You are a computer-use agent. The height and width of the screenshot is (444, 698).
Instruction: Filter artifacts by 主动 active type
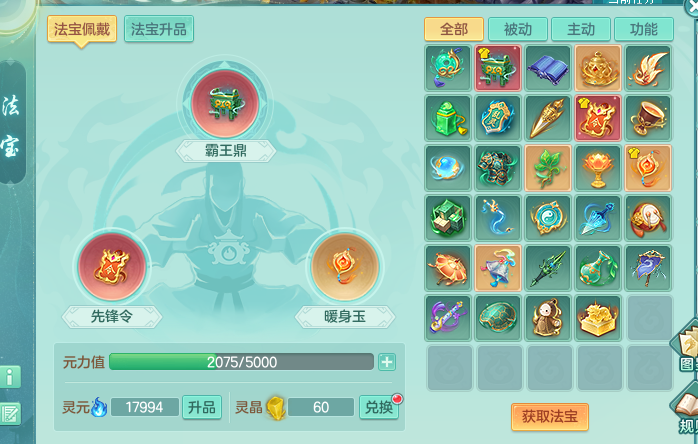[x=580, y=29]
